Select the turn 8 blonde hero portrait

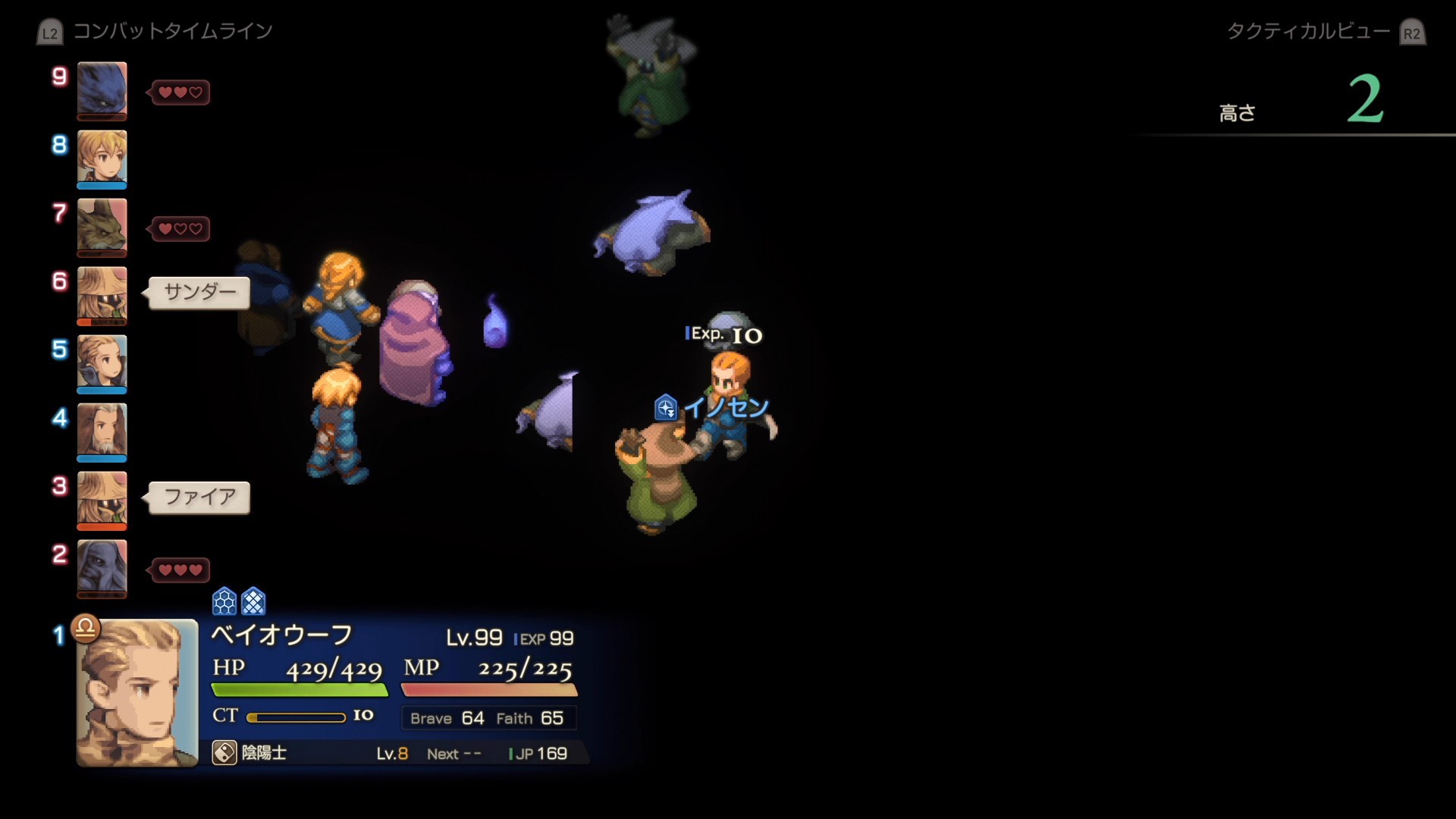pos(102,158)
